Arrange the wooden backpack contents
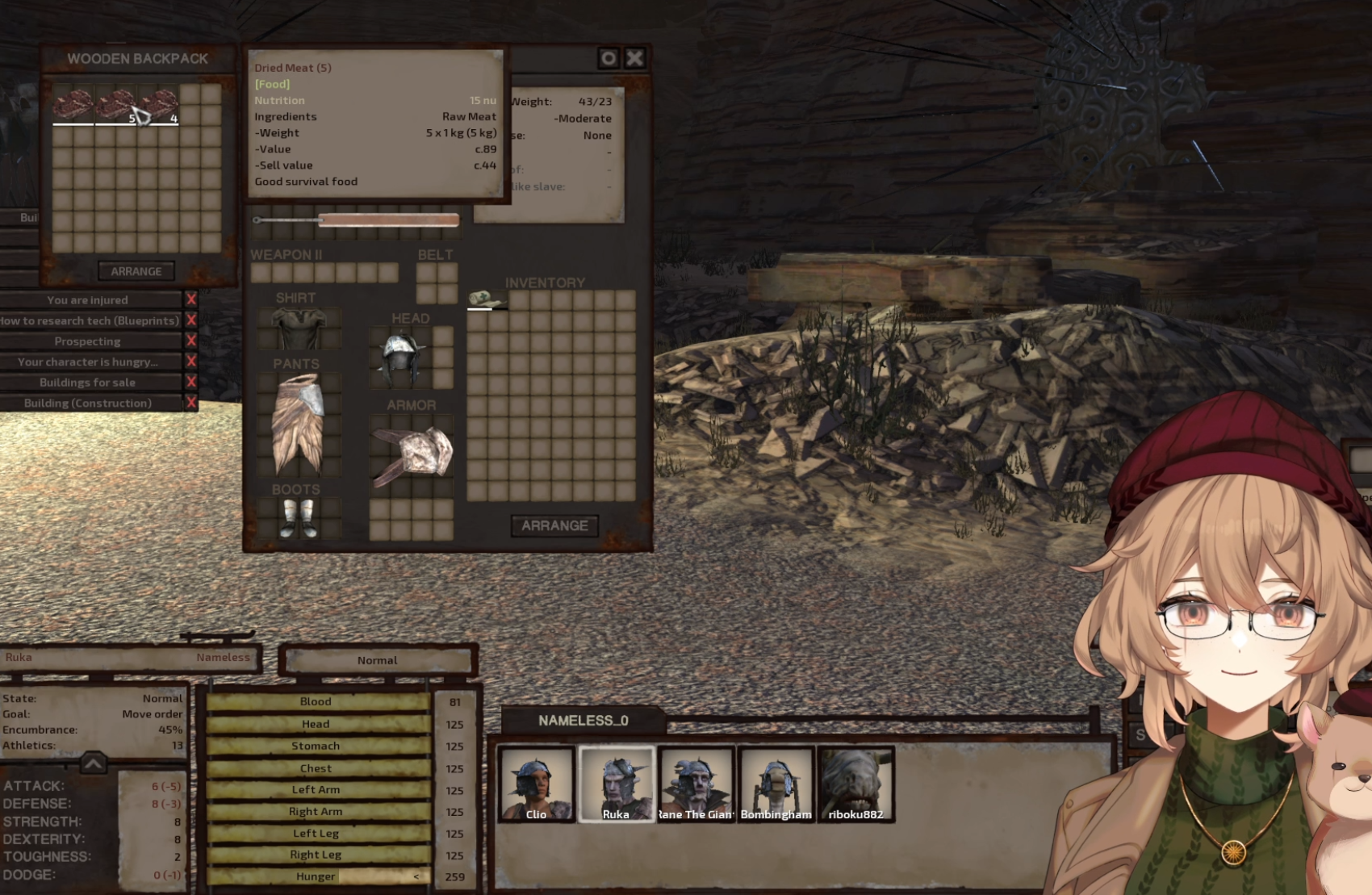 [x=136, y=271]
